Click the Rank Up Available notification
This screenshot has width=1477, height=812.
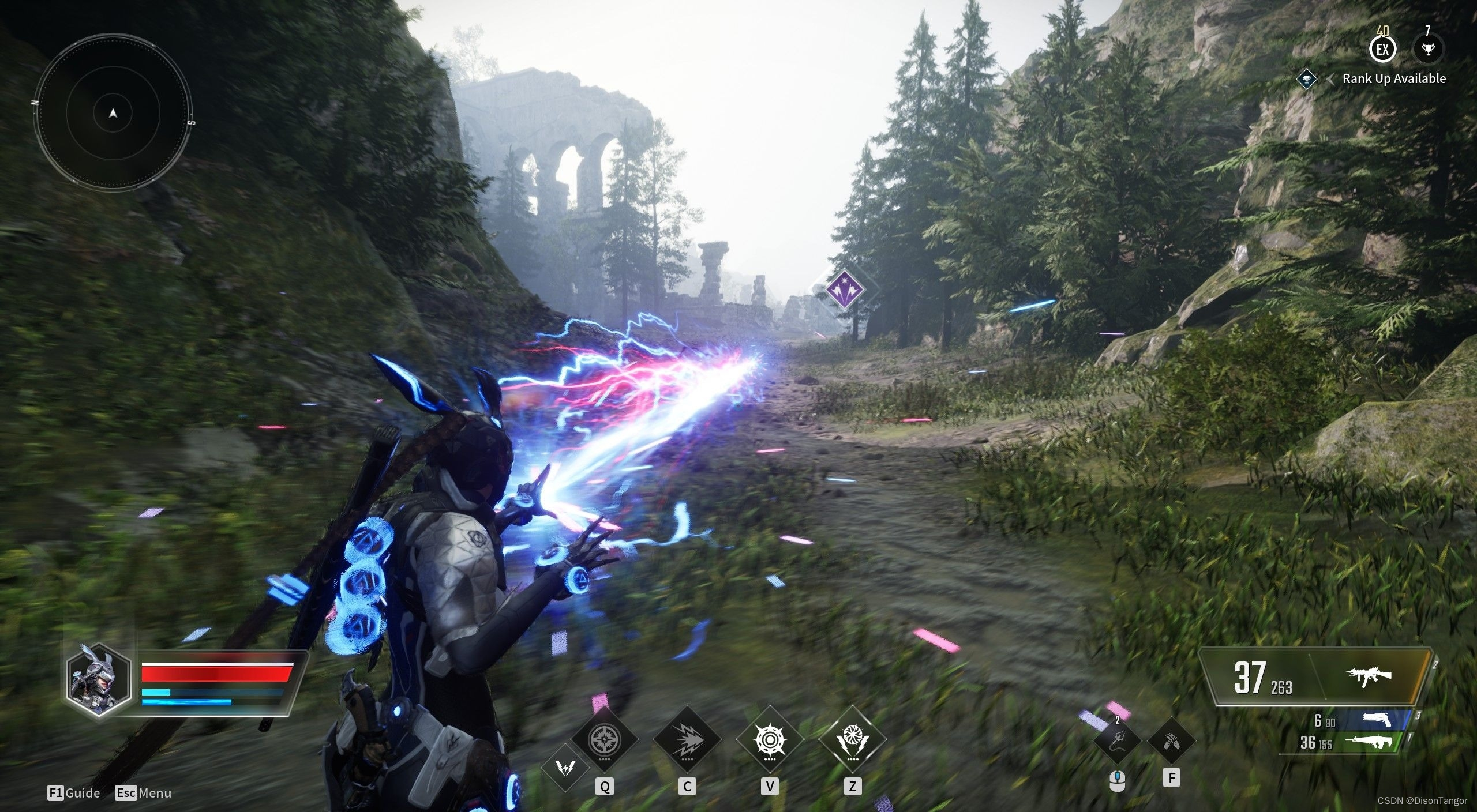pyautogui.click(x=1393, y=79)
